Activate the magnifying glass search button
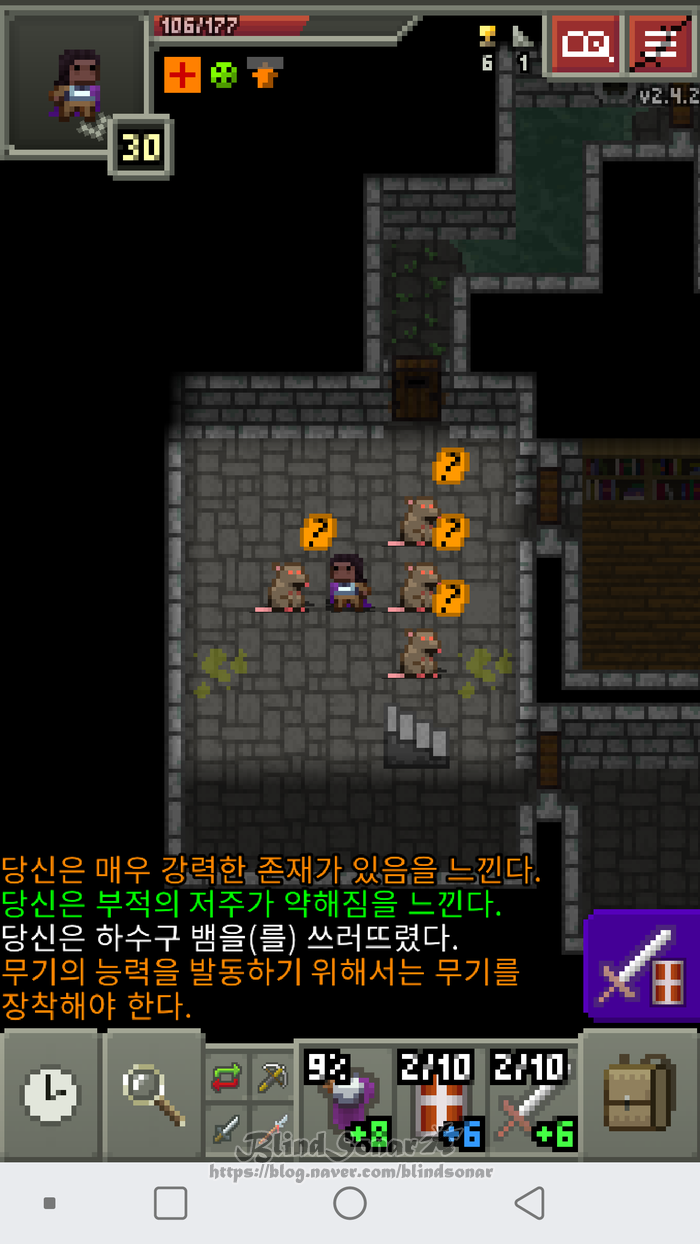Viewport: 700px width, 1244px height. (x=153, y=1095)
